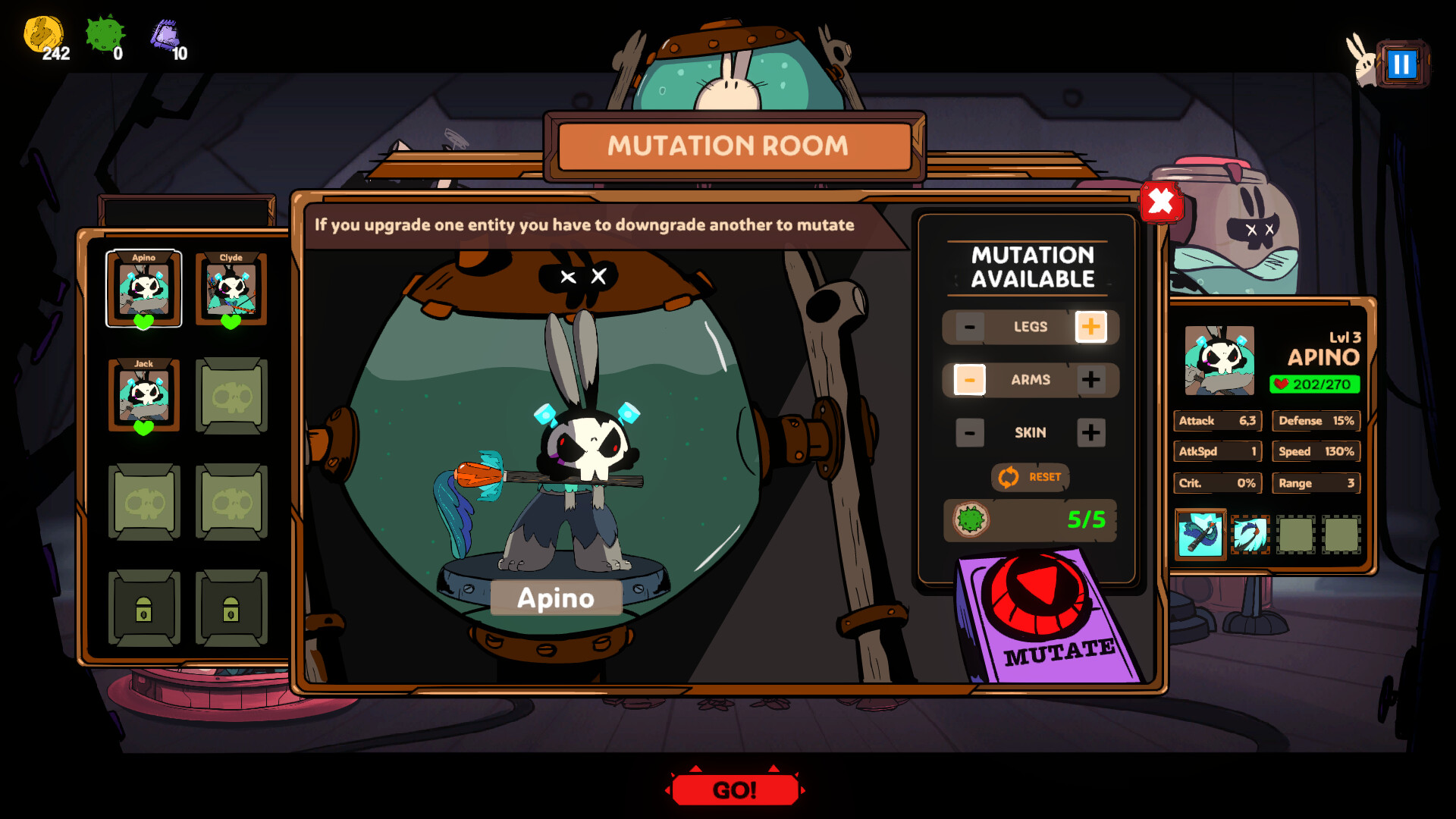Screen dimensions: 1456x819
Task: Click the mutation orb icon beside 5/5
Action: click(971, 519)
